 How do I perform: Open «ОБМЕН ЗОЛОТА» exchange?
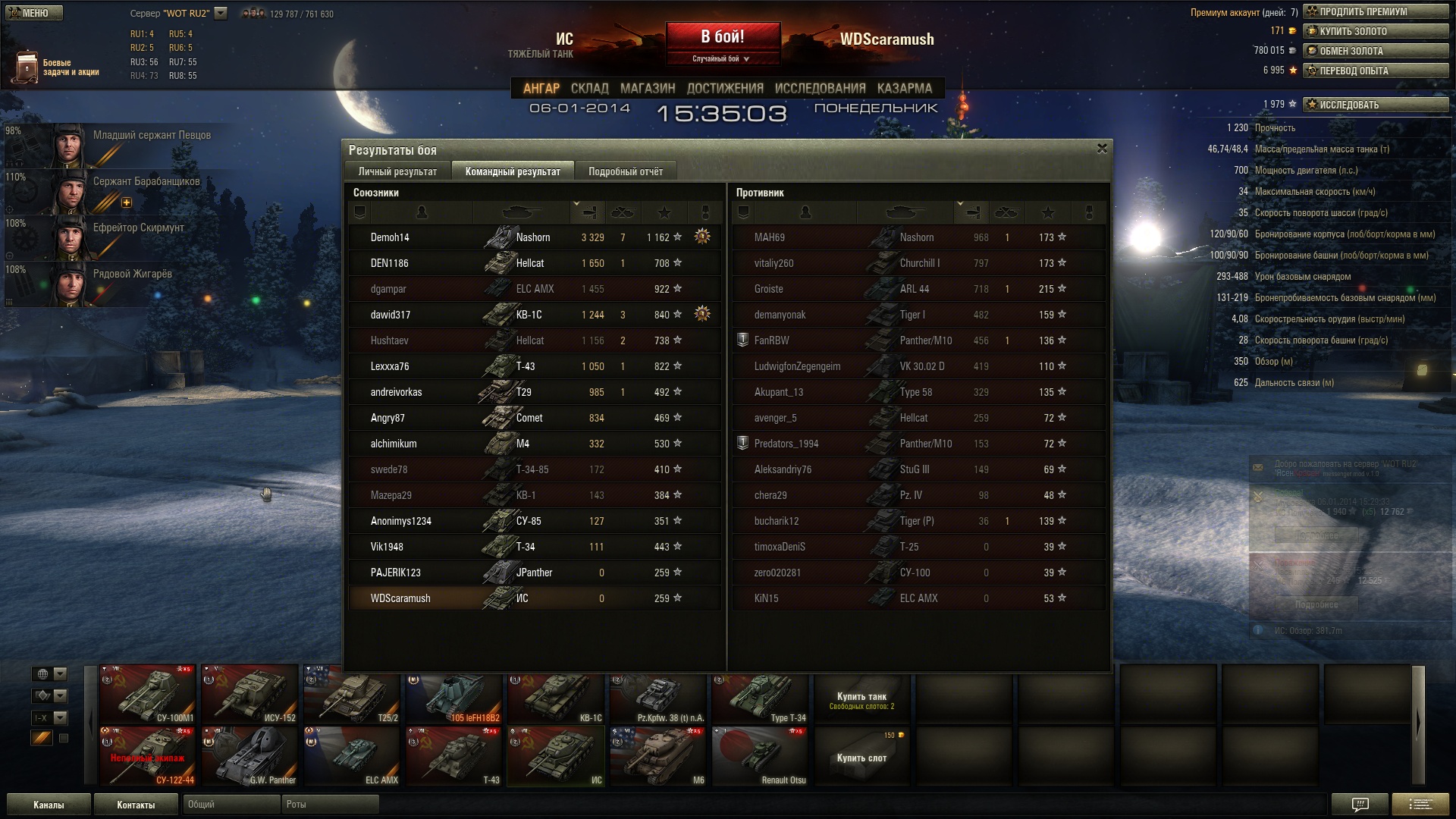[1375, 51]
